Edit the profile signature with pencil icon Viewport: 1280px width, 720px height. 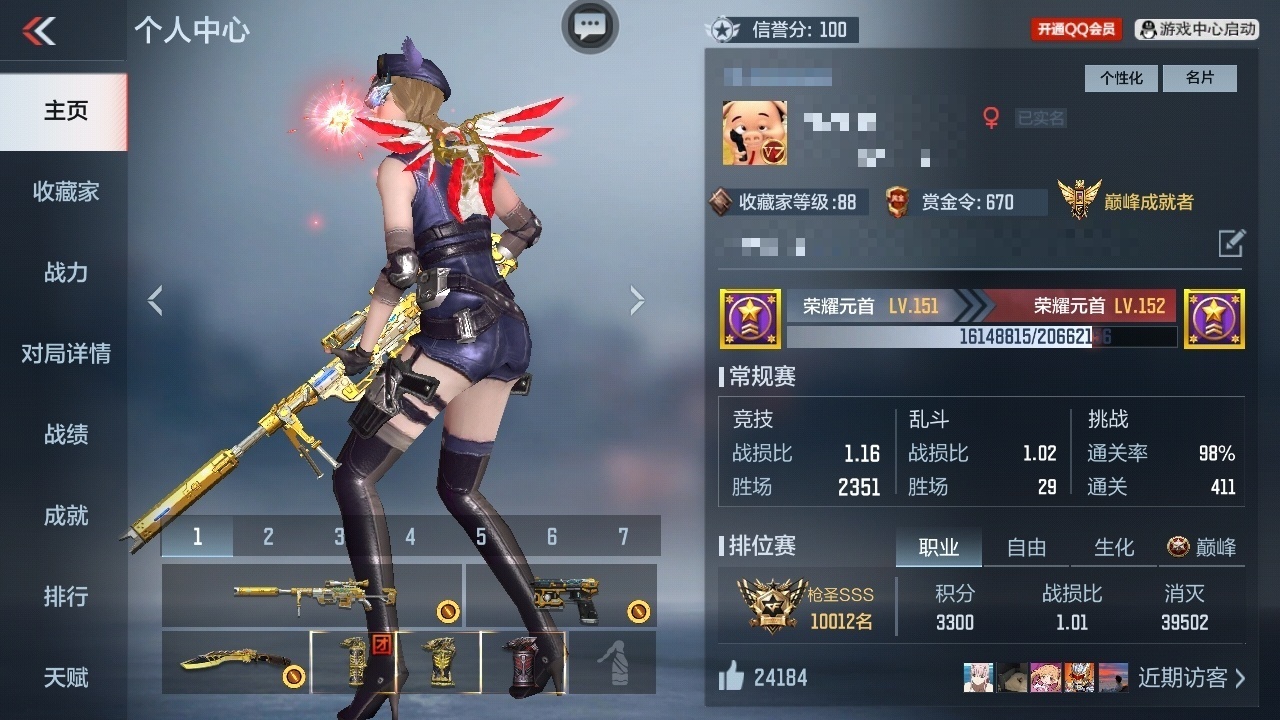click(1231, 242)
